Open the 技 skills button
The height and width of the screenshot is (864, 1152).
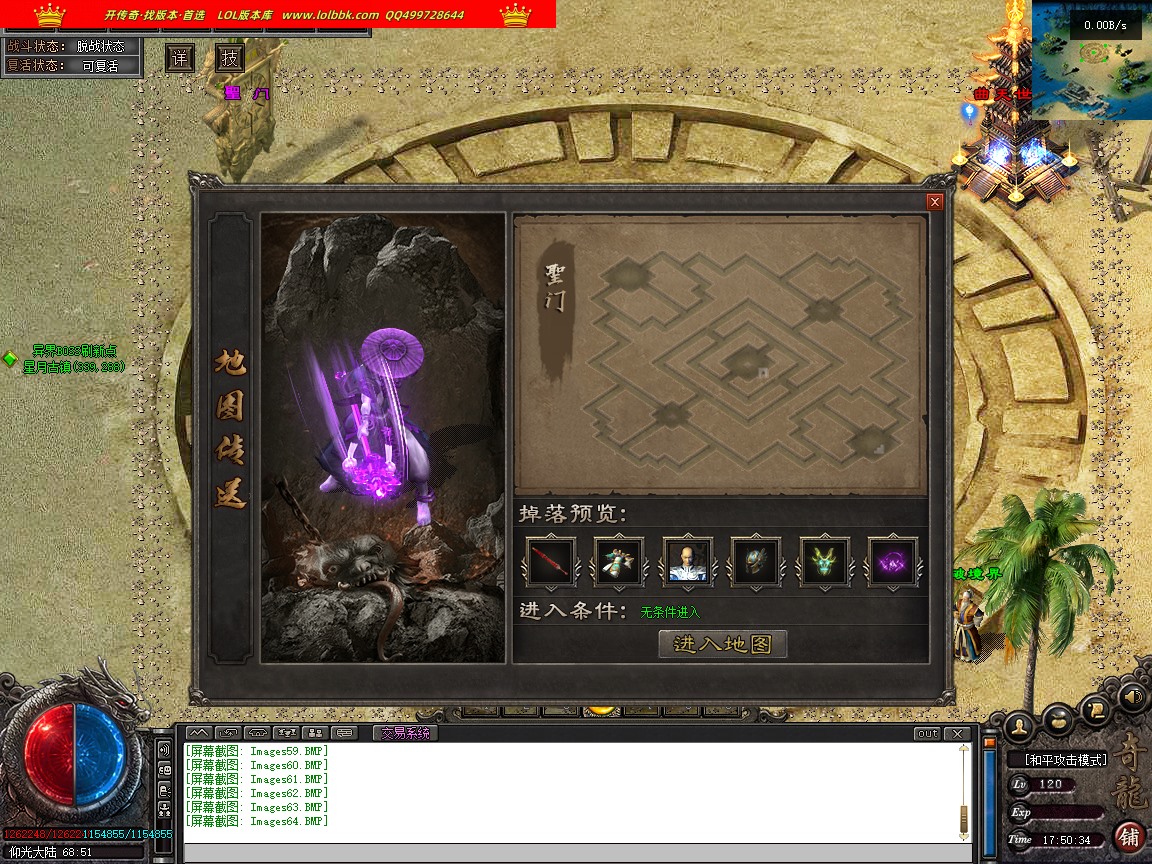[x=230, y=58]
